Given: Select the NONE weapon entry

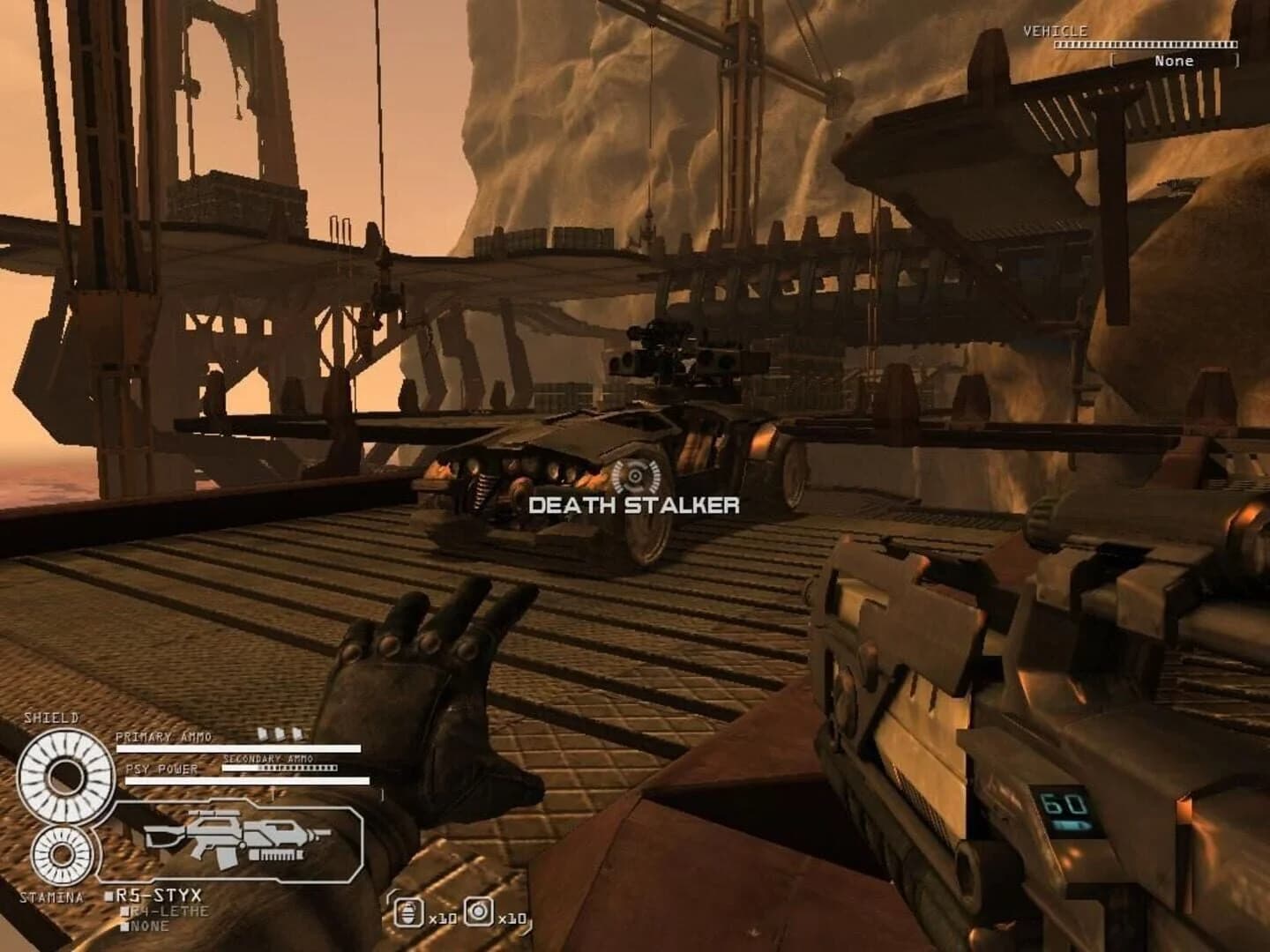Looking at the screenshot, I should [x=152, y=926].
